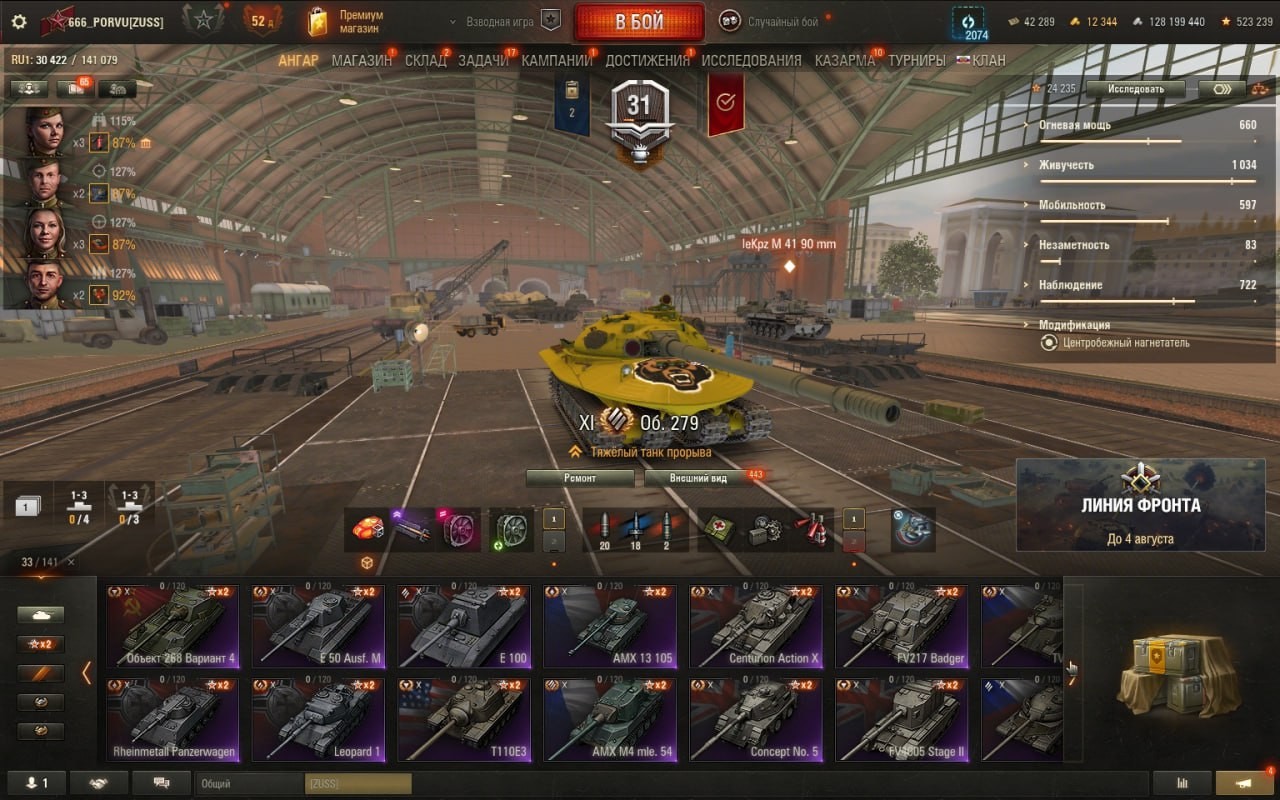Image resolution: width=1280 pixels, height=800 pixels.
Task: Switch to the МАГАЗИН tab
Action: (x=361, y=60)
